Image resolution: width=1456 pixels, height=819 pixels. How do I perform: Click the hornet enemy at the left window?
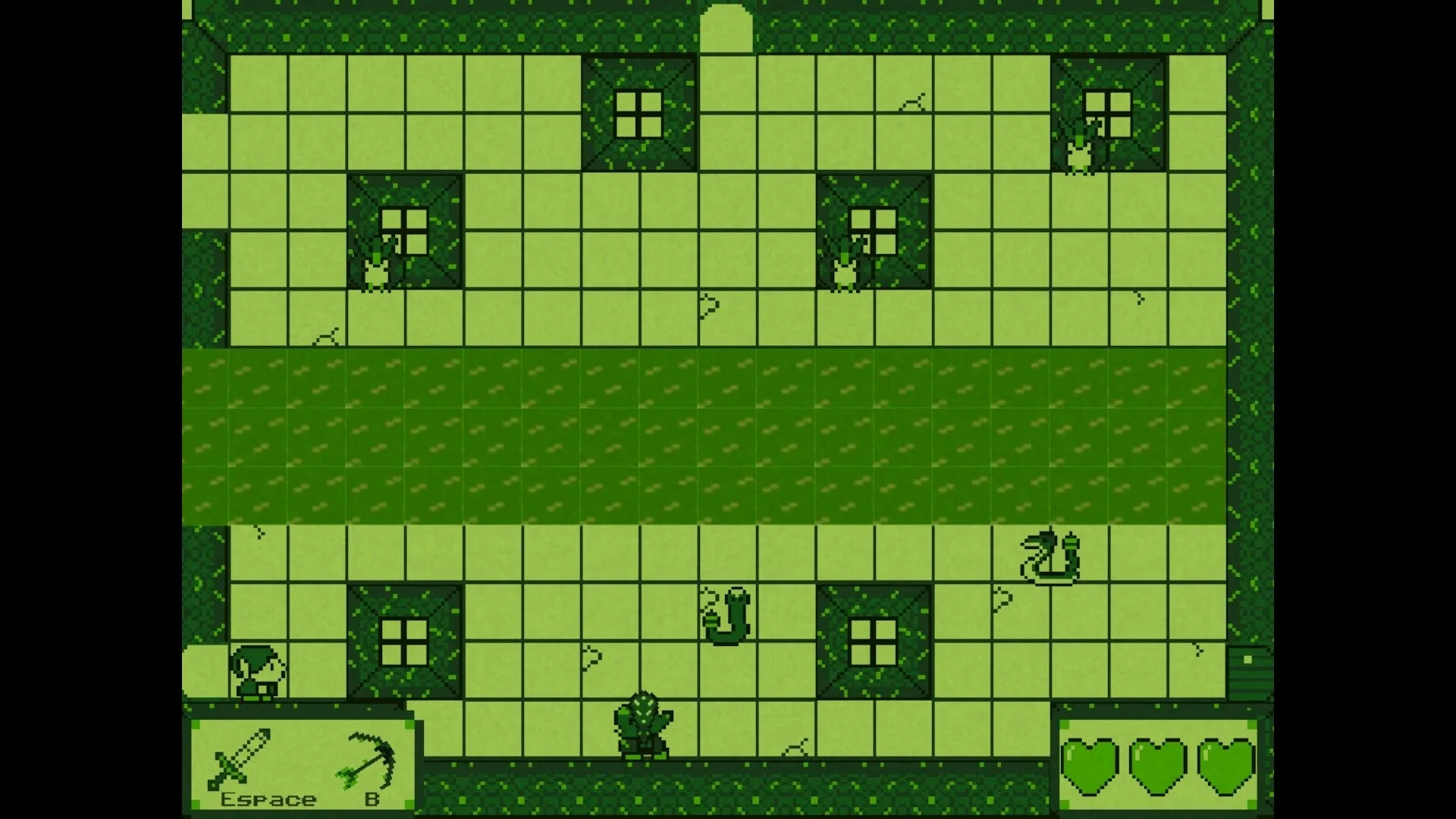377,269
